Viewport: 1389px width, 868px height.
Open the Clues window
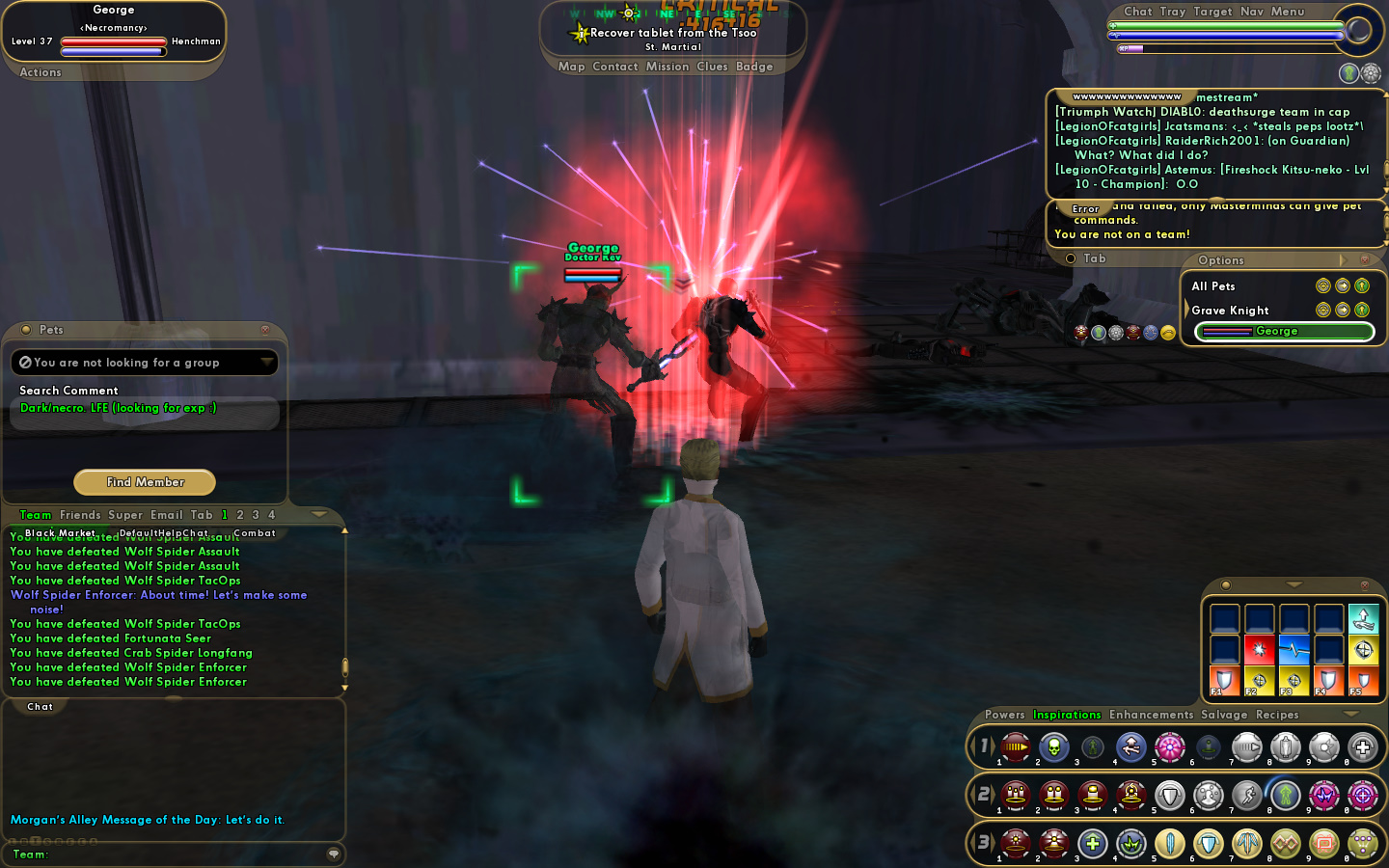coord(712,67)
